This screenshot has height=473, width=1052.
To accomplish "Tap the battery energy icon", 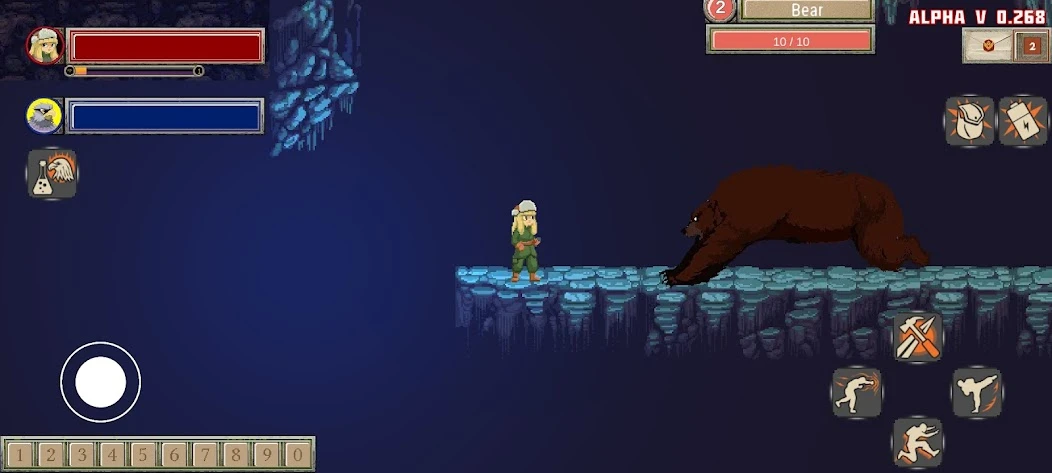I will pyautogui.click(x=1023, y=122).
